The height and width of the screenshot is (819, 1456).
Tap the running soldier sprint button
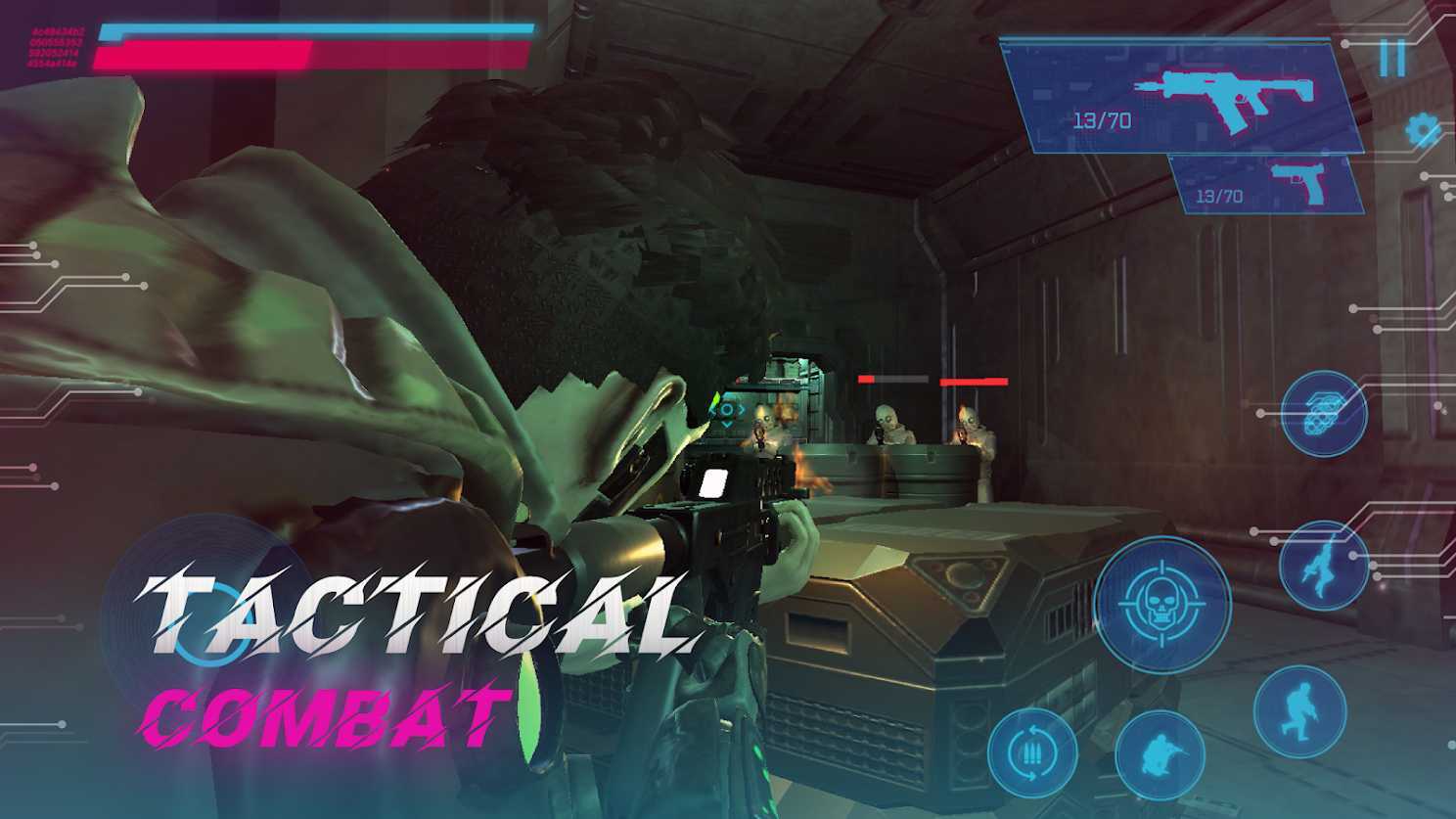tap(1299, 711)
